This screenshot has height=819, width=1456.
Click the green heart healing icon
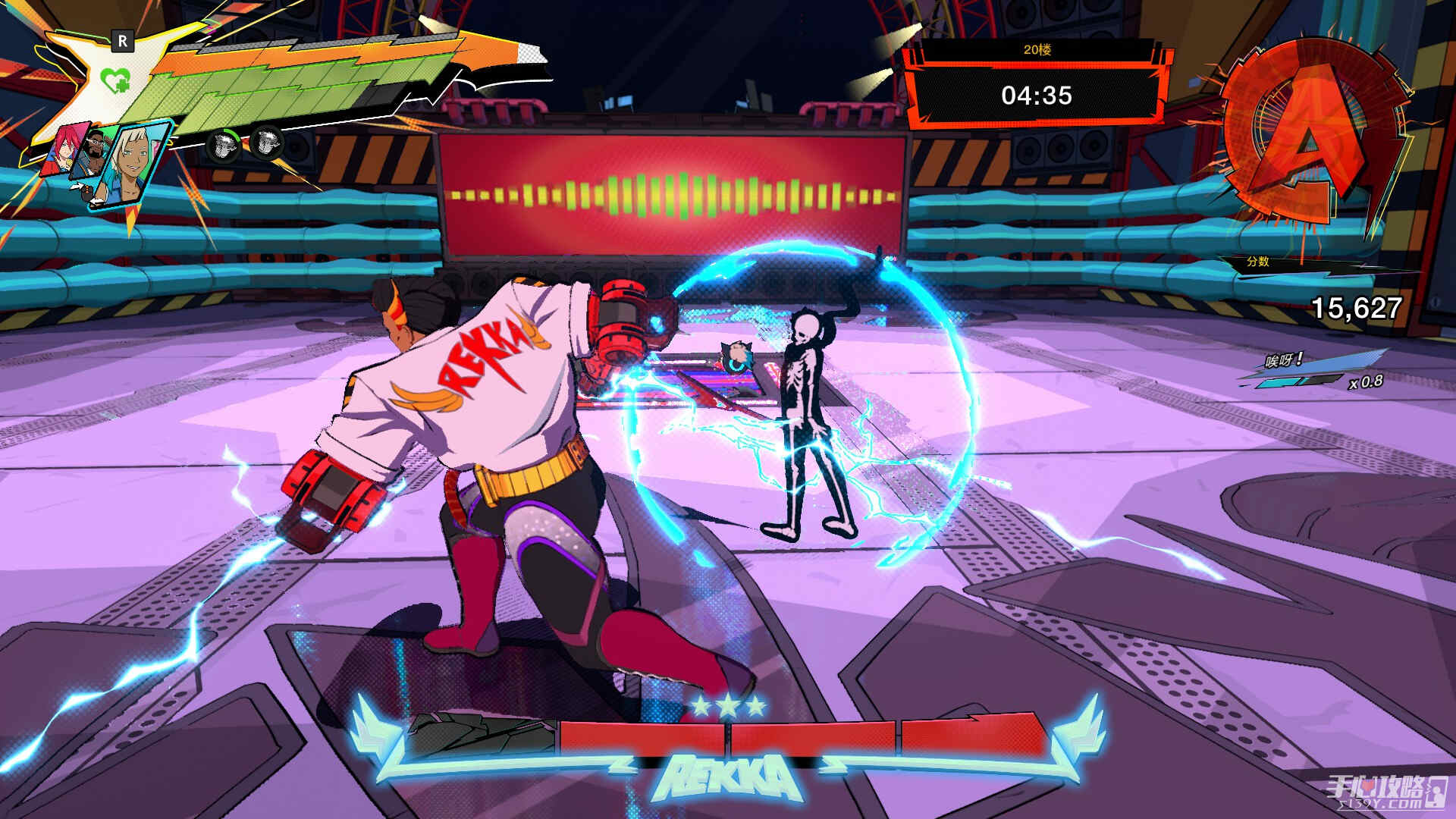pos(115,80)
